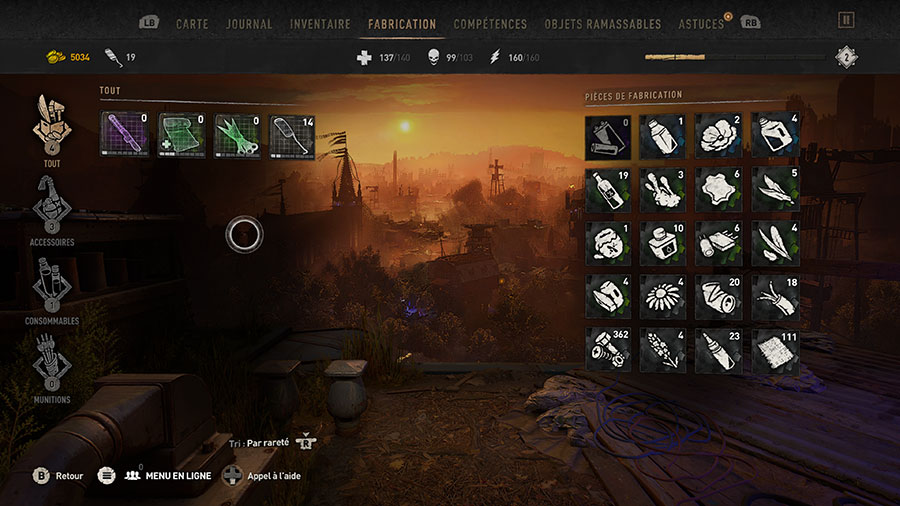The width and height of the screenshot is (900, 506).
Task: Select the scrap bolts with count 362
Action: click(x=609, y=350)
